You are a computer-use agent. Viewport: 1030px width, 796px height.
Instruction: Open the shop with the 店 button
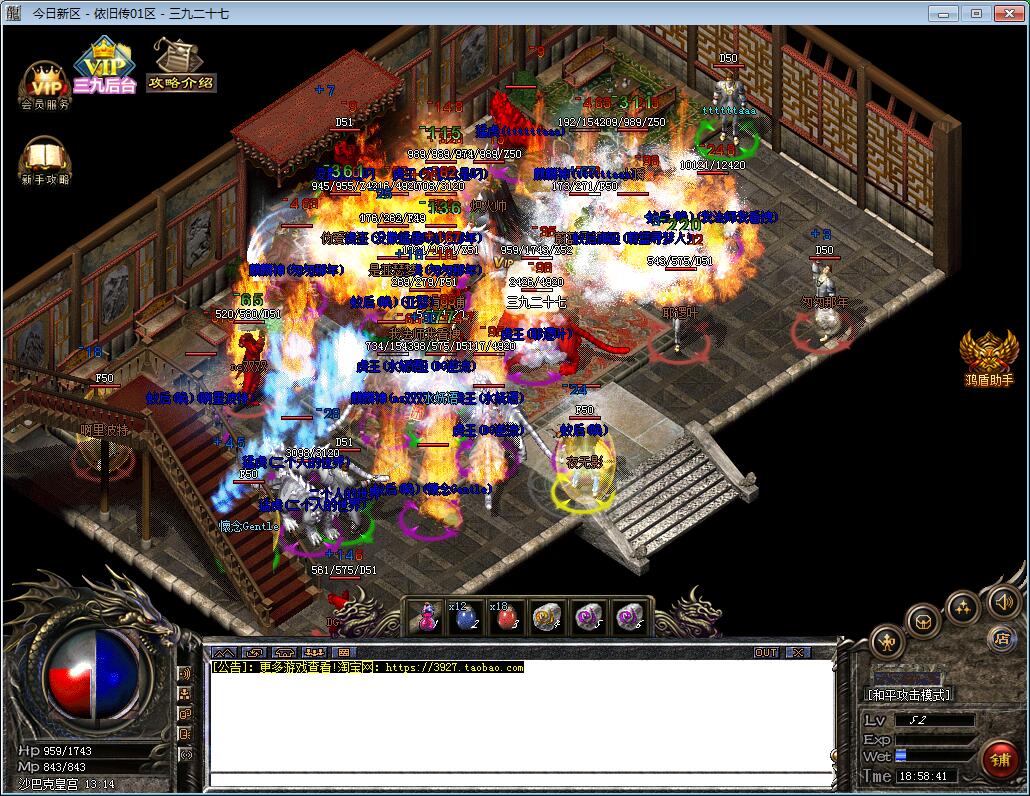click(x=1001, y=638)
